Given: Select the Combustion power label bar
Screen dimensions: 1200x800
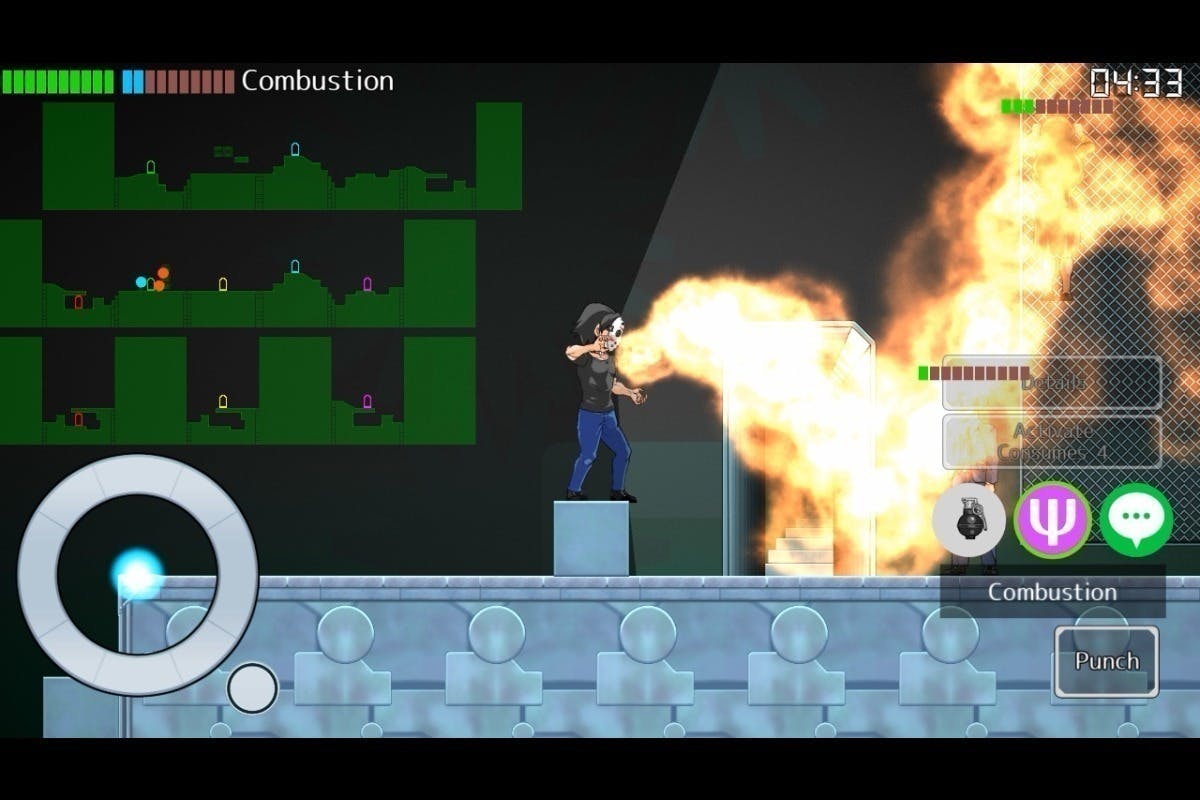Looking at the screenshot, I should pyautogui.click(x=1052, y=592).
